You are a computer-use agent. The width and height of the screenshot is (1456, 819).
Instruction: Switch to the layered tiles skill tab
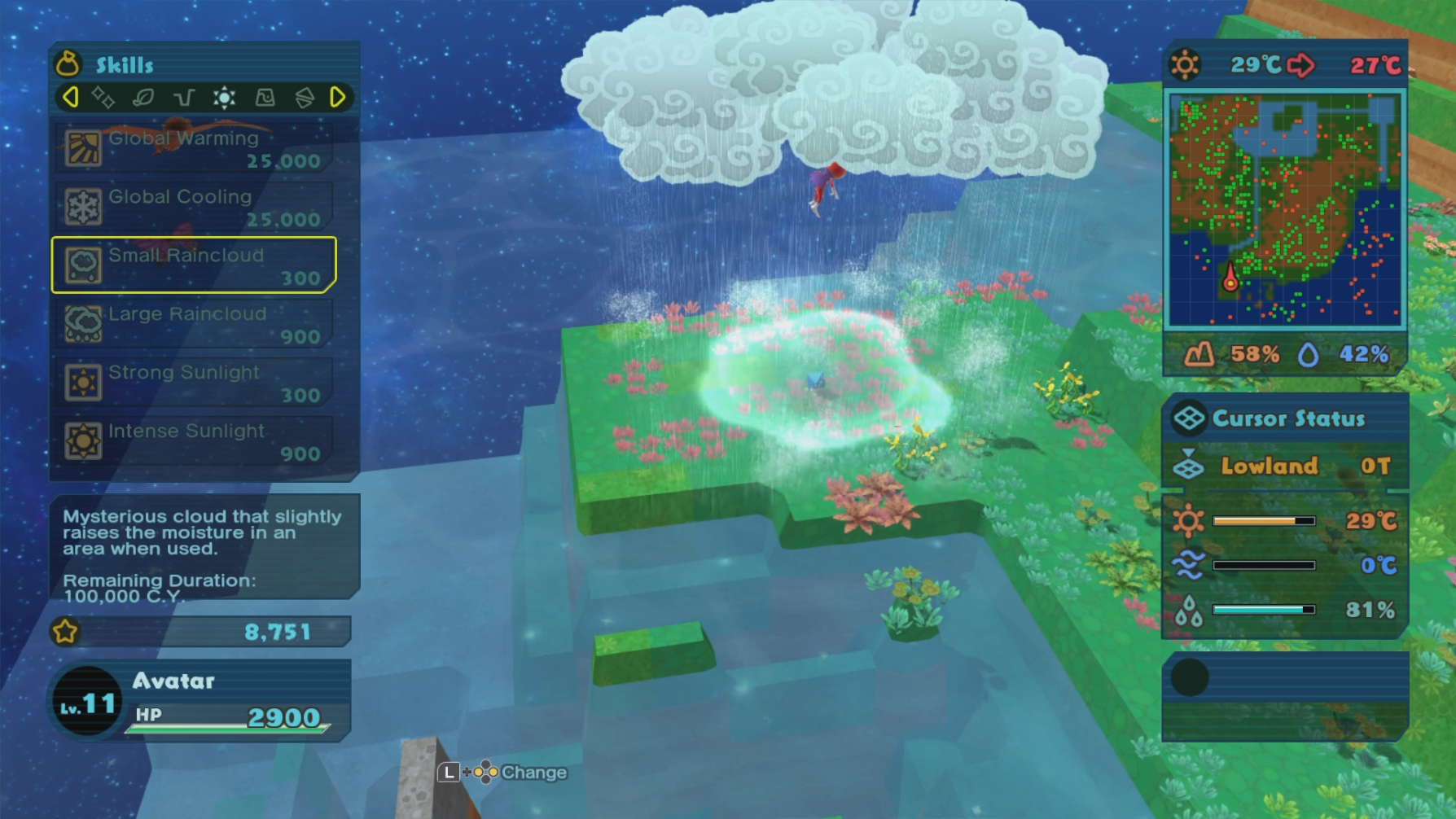[x=305, y=98]
